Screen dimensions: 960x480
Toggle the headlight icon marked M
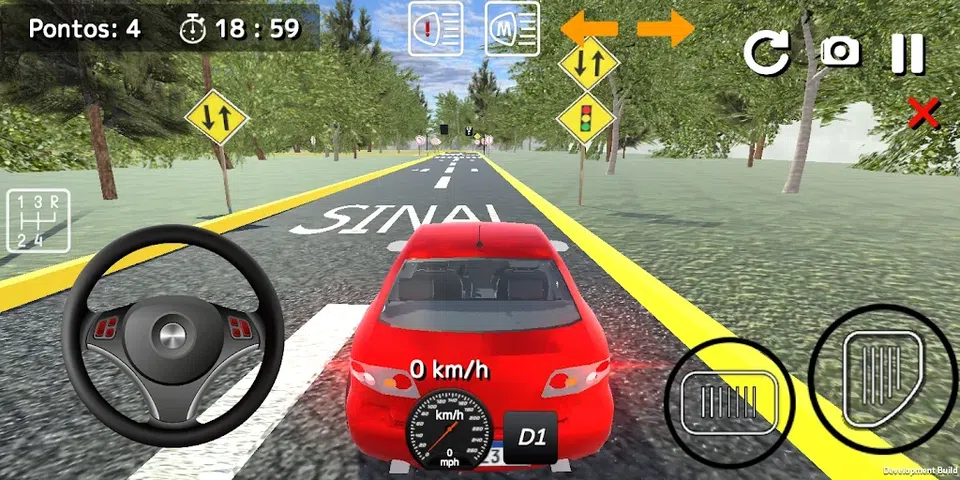tap(512, 28)
